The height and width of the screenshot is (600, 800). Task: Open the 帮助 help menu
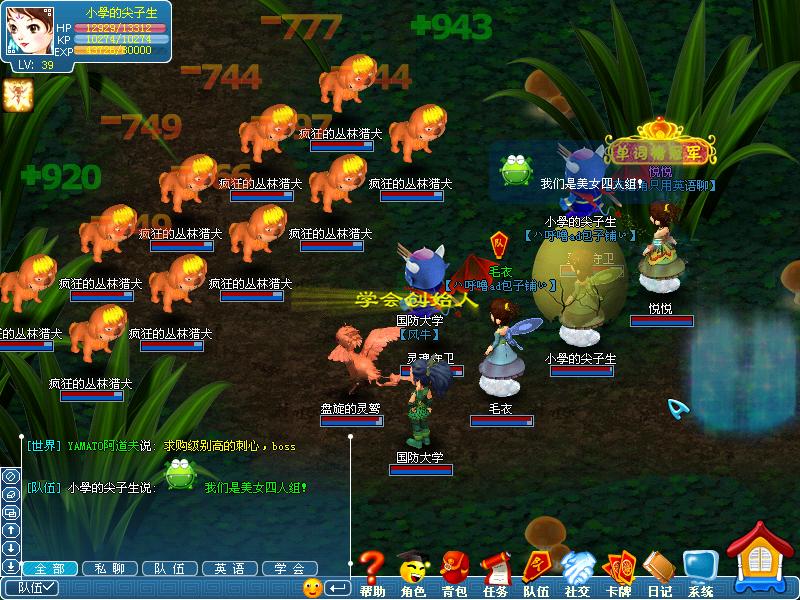point(372,572)
